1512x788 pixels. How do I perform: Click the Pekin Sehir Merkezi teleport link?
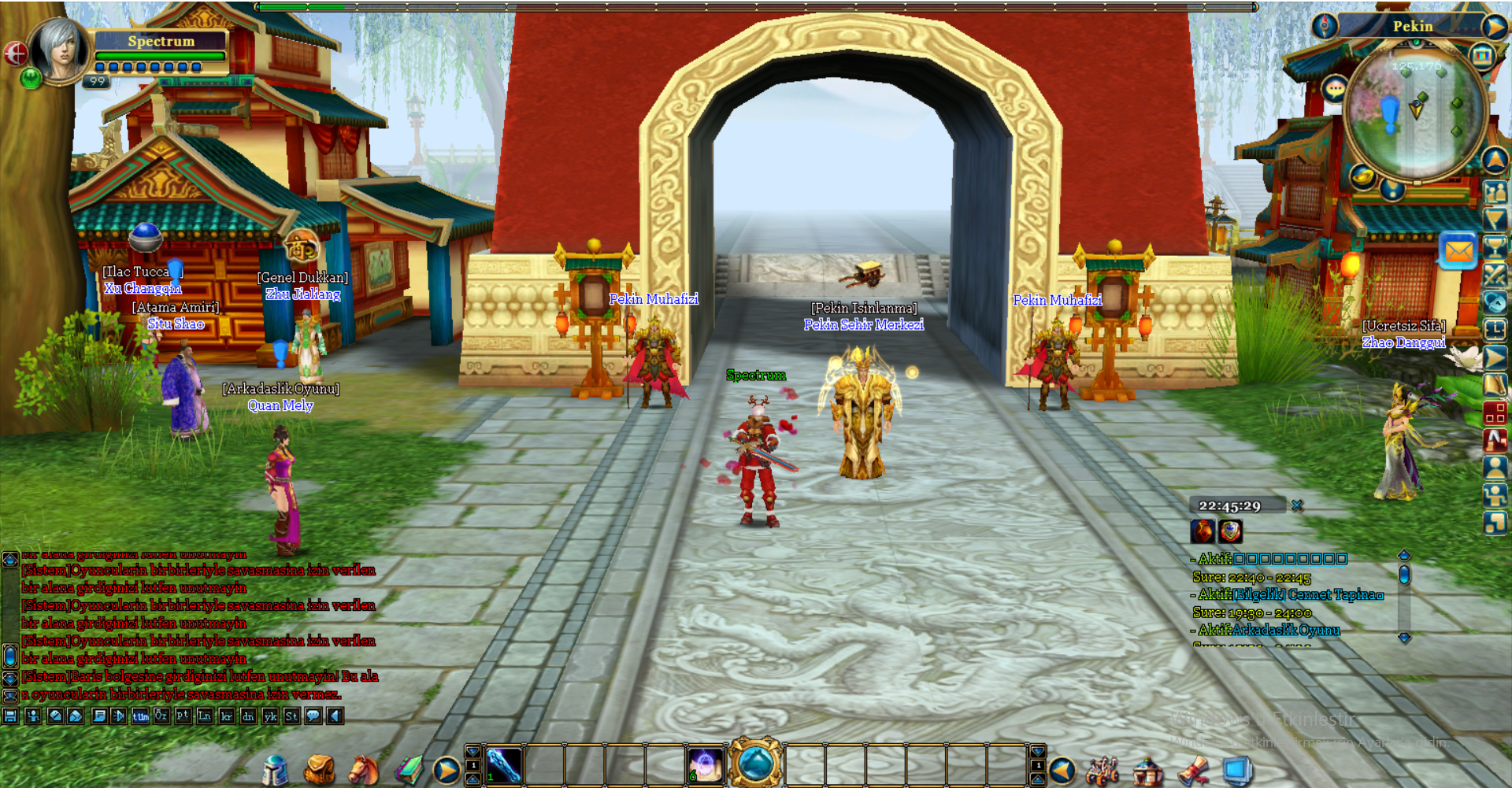[x=865, y=324]
